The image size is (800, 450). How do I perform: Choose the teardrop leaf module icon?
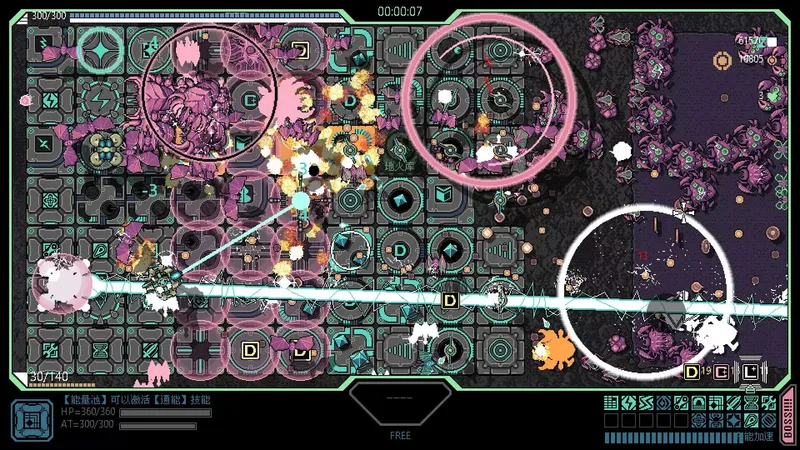(751, 420)
